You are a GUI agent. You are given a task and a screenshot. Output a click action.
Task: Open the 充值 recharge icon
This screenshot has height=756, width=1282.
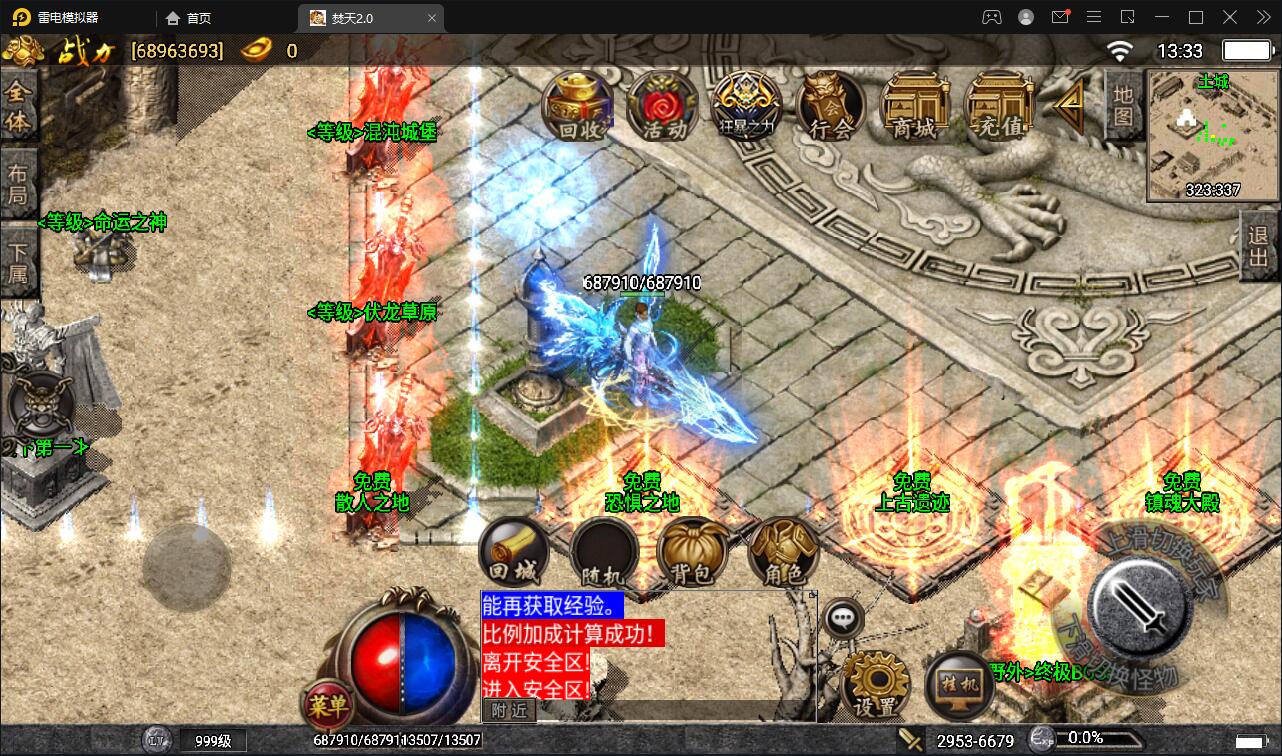tap(997, 103)
